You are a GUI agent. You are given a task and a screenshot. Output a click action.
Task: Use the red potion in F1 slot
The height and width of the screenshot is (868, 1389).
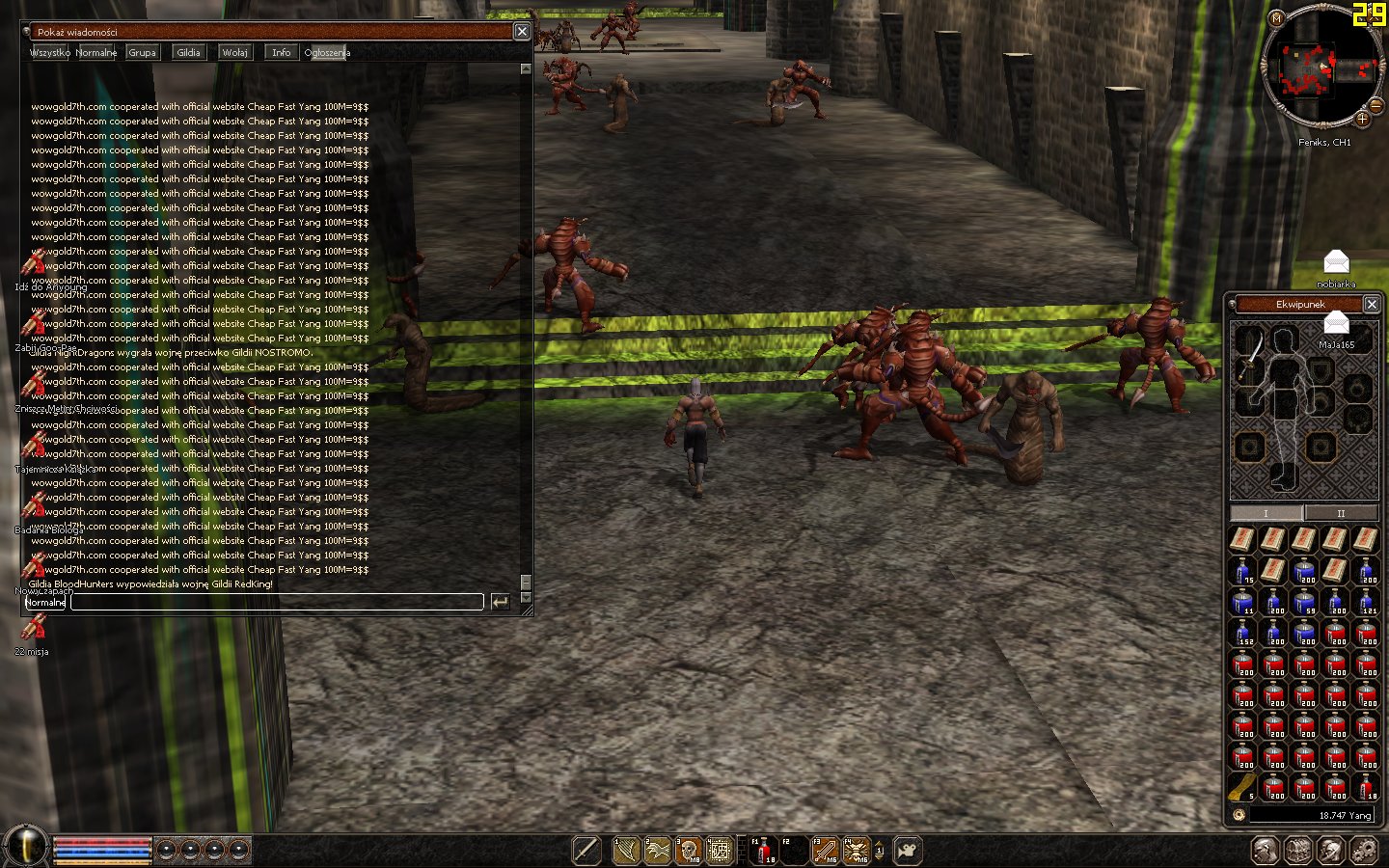tap(764, 849)
